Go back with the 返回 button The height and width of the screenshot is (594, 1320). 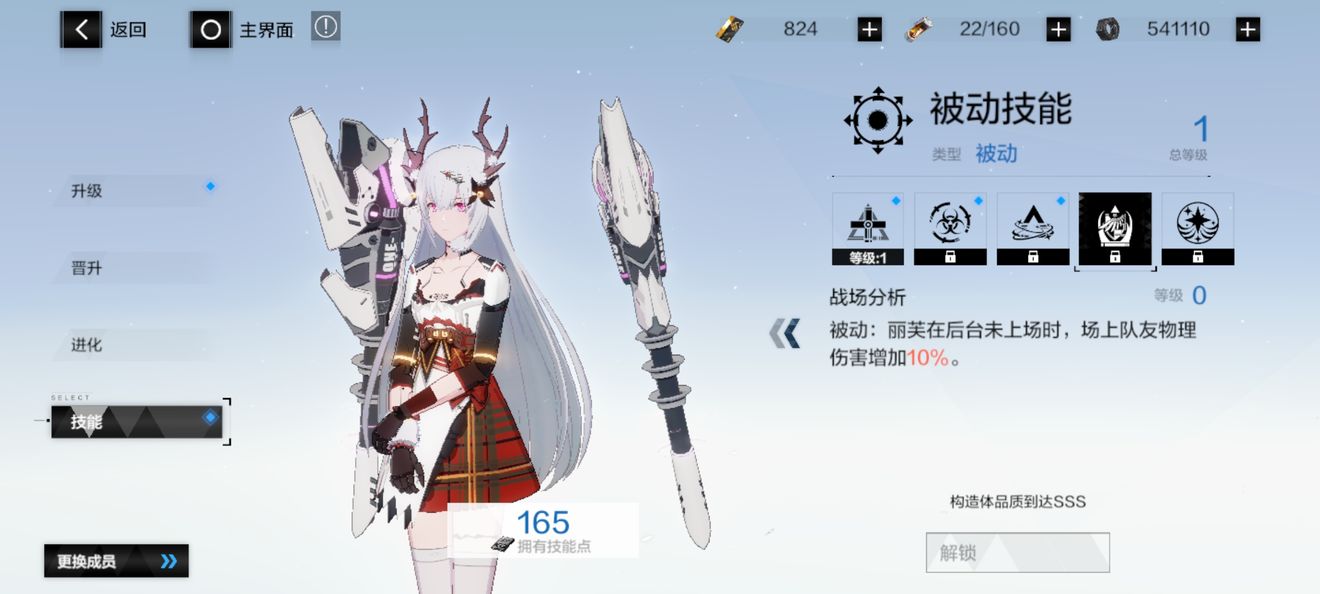pyautogui.click(x=104, y=30)
